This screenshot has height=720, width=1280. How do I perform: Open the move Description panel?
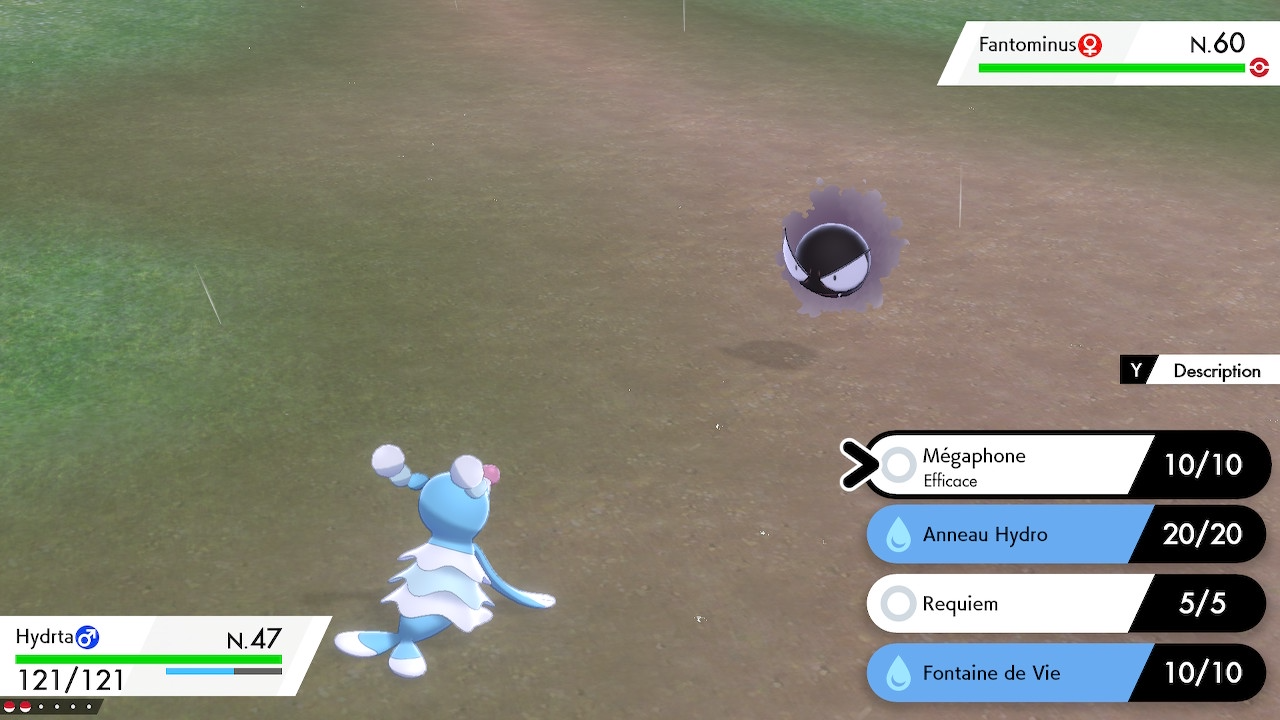[x=1200, y=370]
